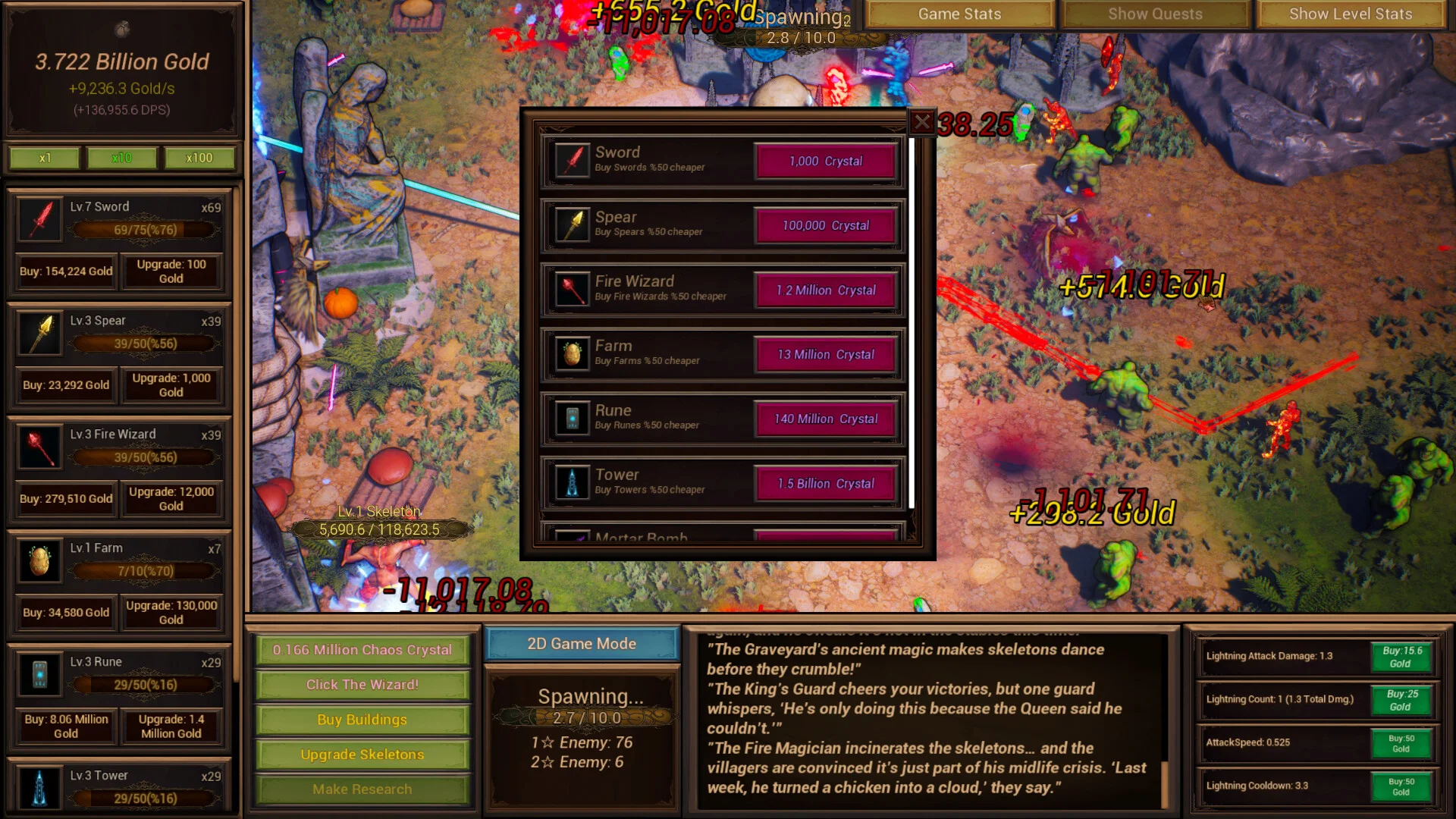
Task: Show Level Stats
Action: (x=1350, y=14)
